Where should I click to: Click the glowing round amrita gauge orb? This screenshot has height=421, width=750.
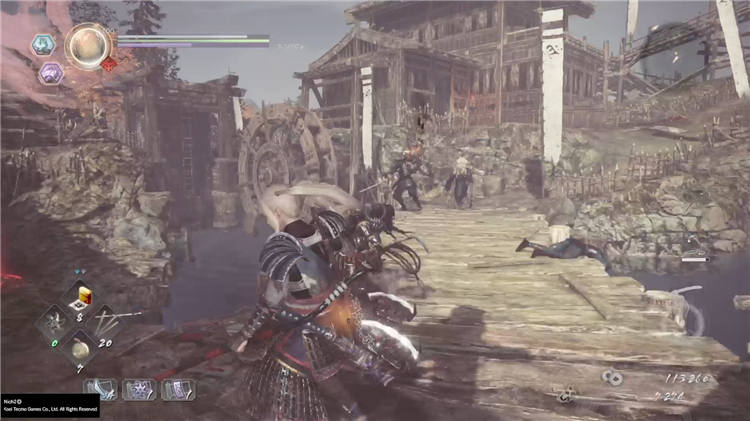[88, 45]
